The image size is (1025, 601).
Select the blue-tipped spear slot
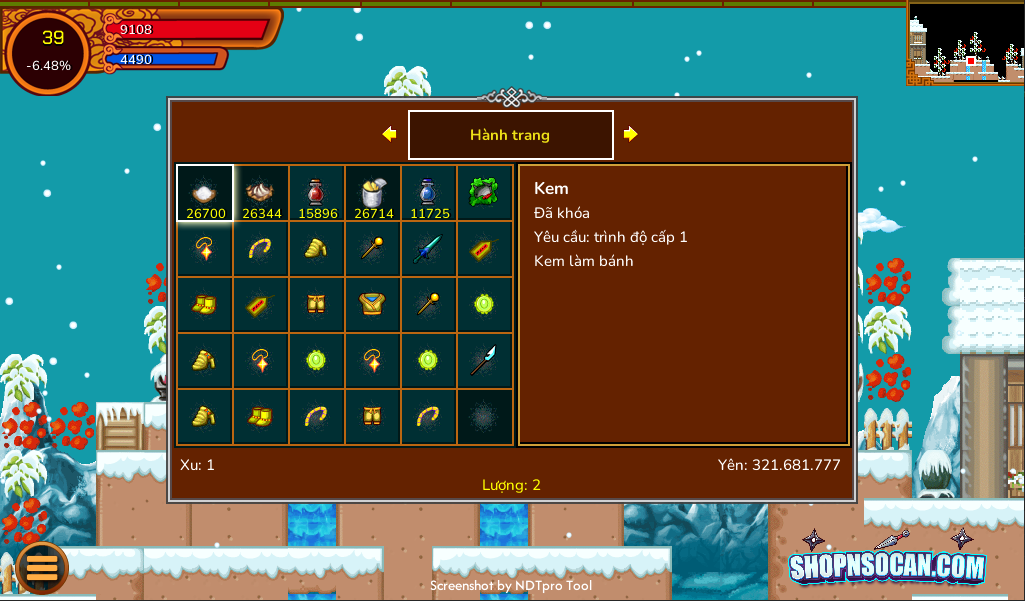(485, 361)
